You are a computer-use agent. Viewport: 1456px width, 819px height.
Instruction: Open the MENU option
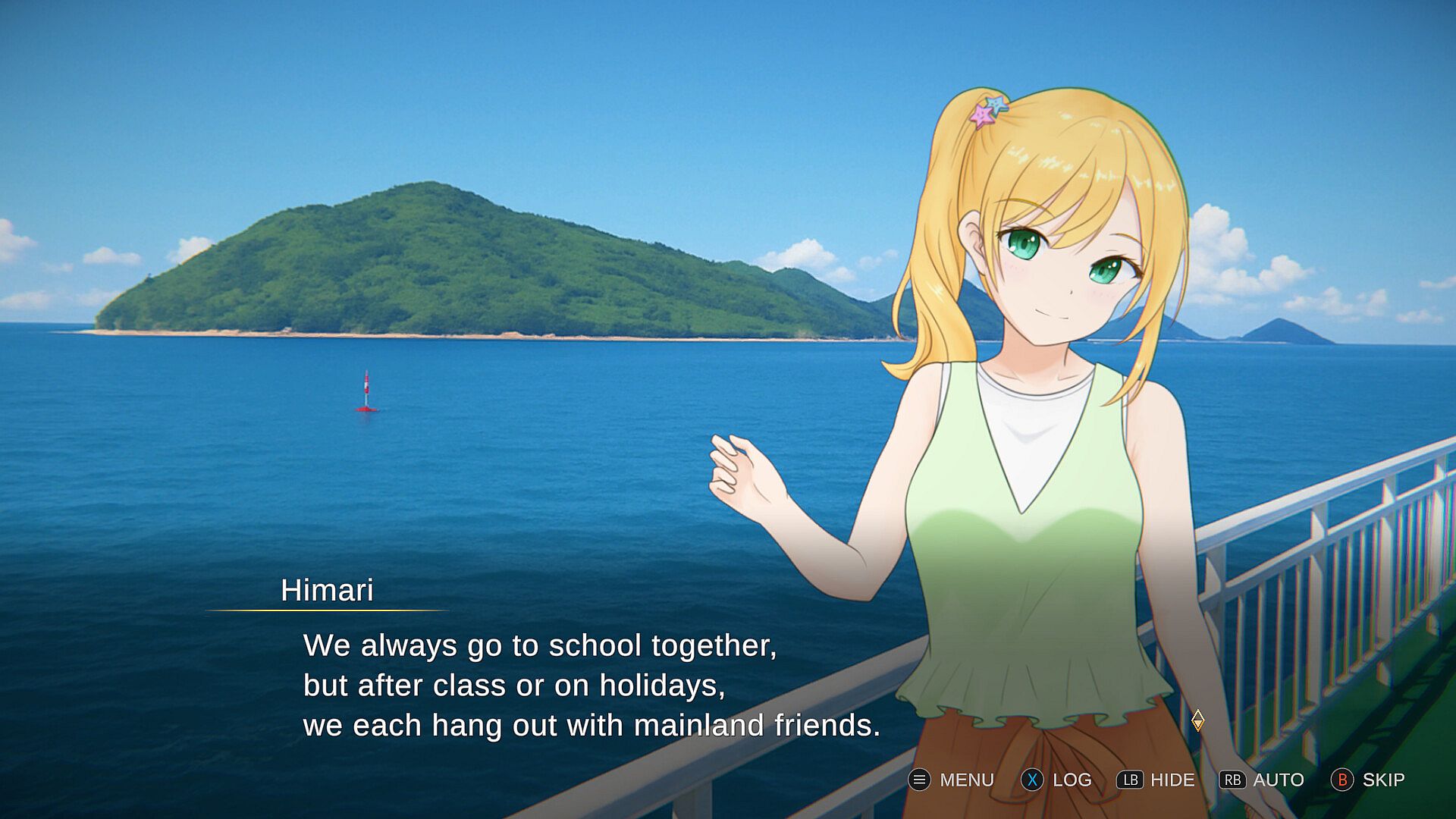pyautogui.click(x=952, y=780)
